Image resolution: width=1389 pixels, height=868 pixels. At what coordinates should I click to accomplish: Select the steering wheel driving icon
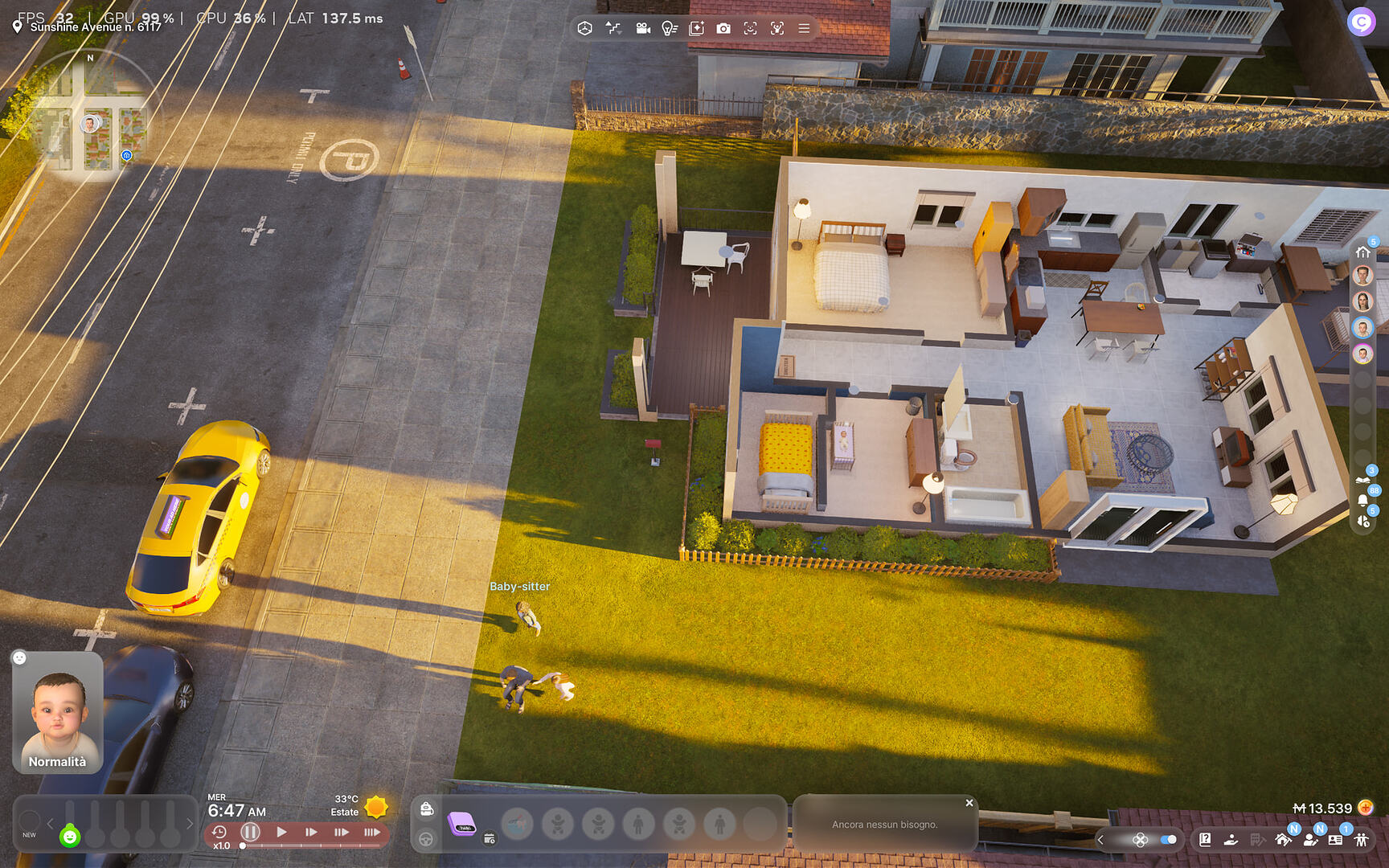point(426,840)
